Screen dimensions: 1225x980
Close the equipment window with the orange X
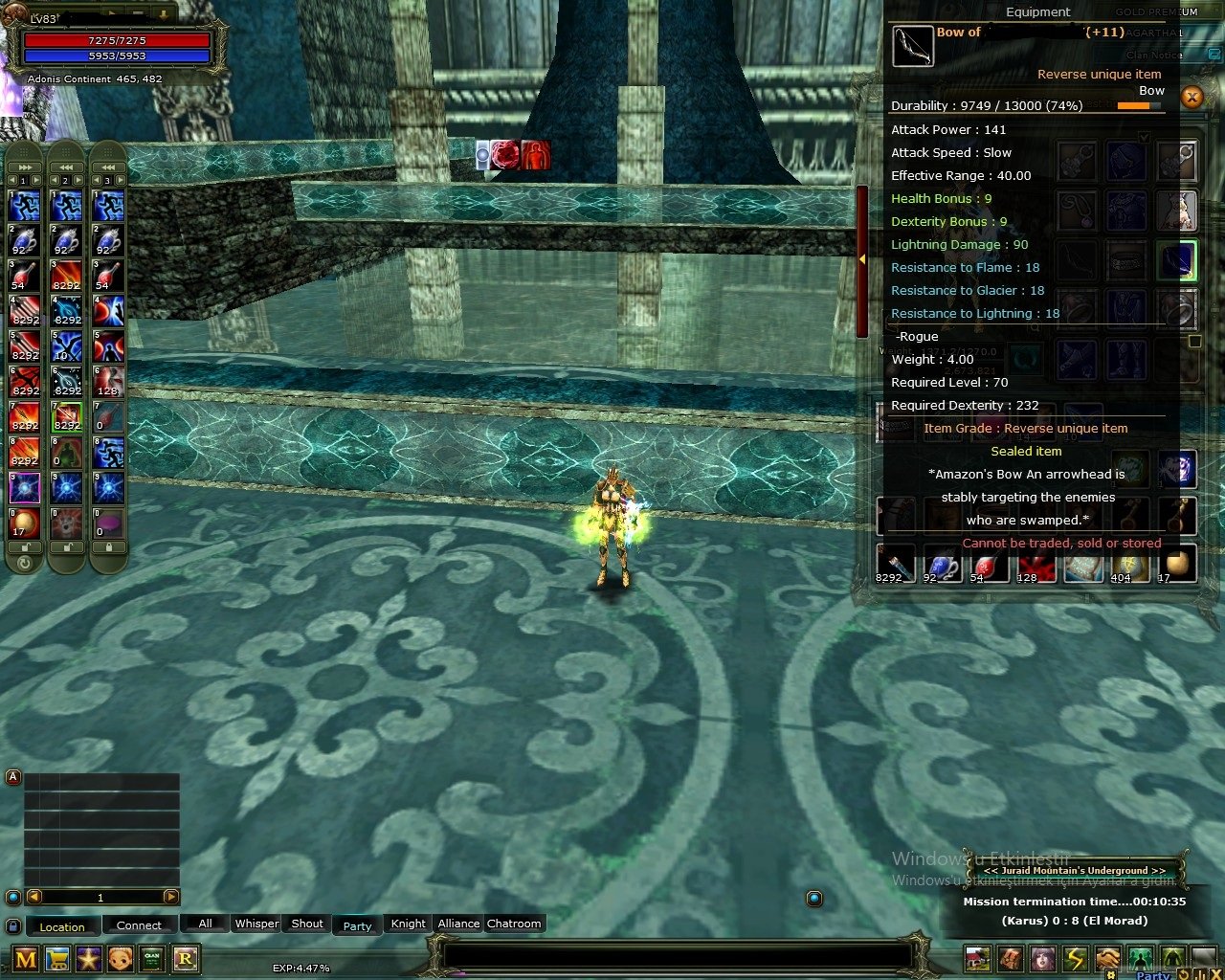point(1192,97)
